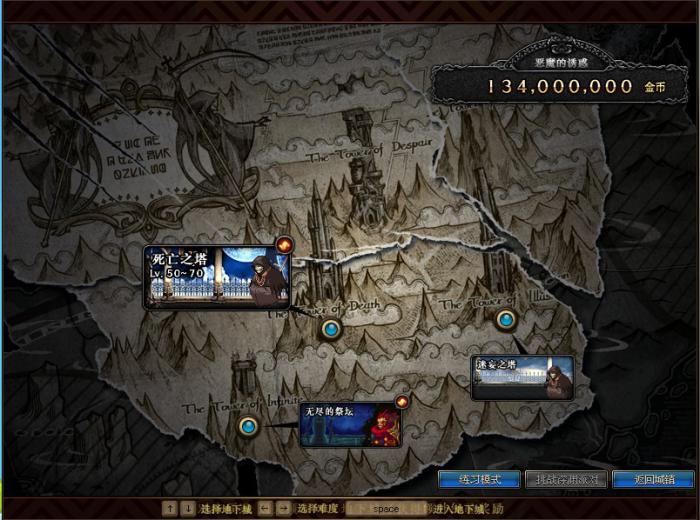Click the greyed 挑战 button
The height and width of the screenshot is (520, 700).
click(x=565, y=480)
